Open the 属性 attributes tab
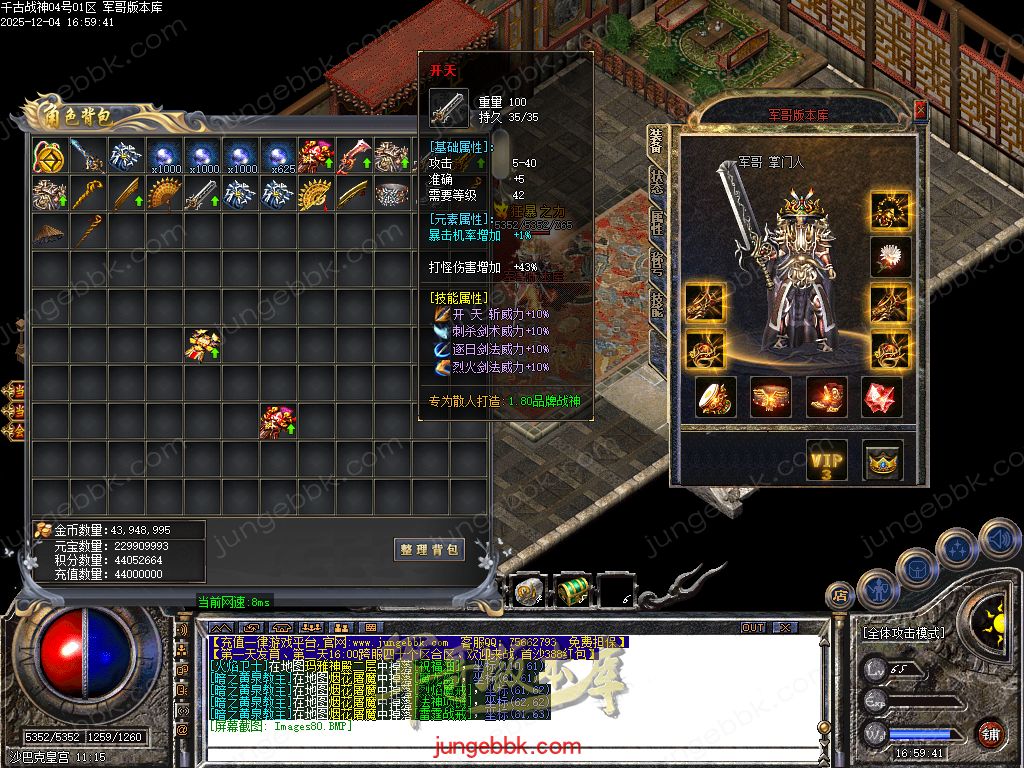The image size is (1024, 768). (657, 222)
